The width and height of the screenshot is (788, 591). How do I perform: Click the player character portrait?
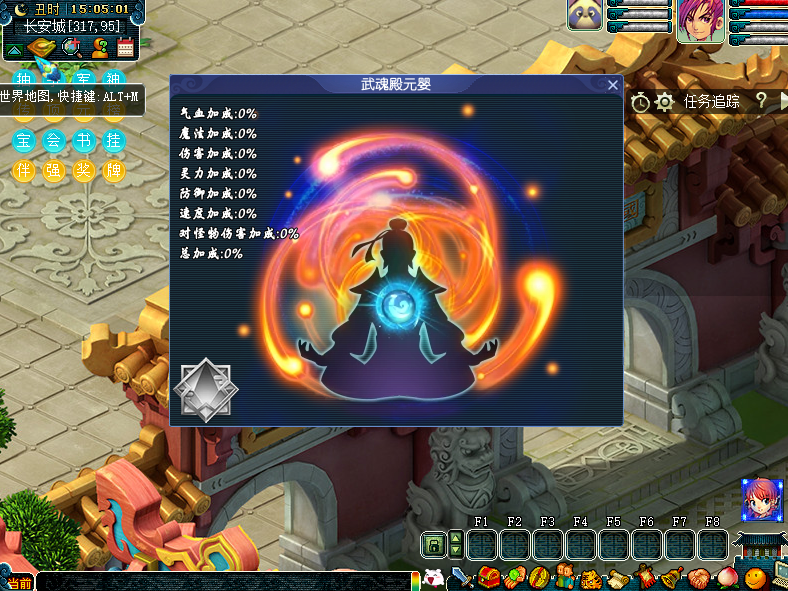[699, 21]
